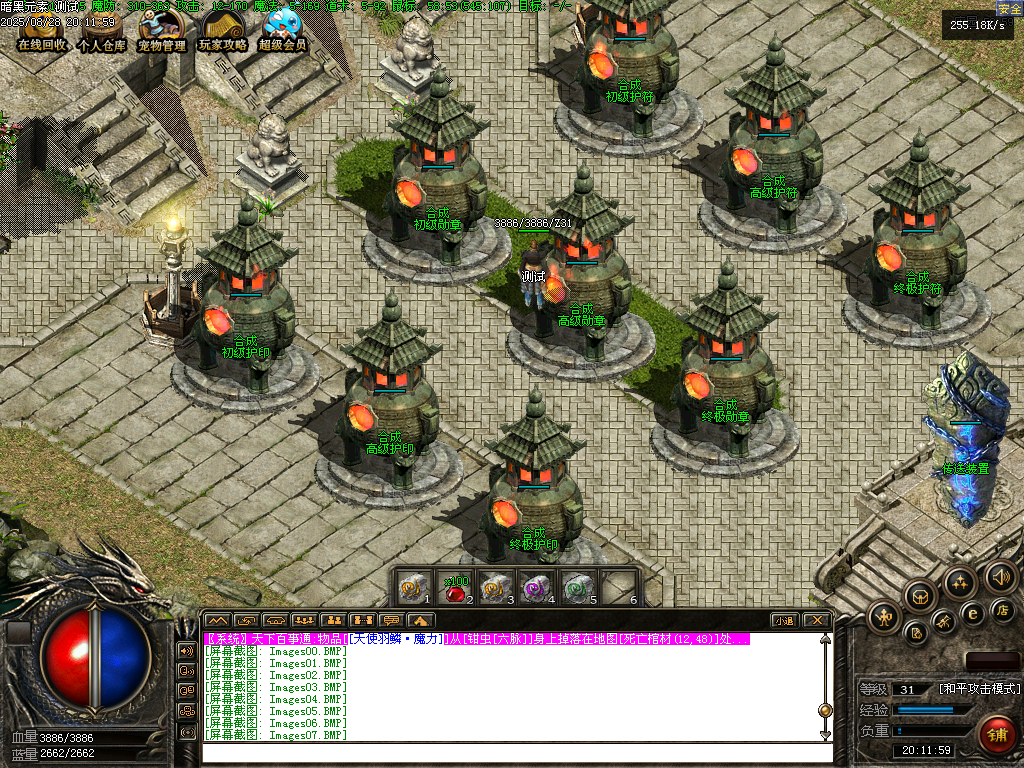Open 宠物管理 pet management
Viewport: 1024px width, 768px height.
(x=161, y=32)
